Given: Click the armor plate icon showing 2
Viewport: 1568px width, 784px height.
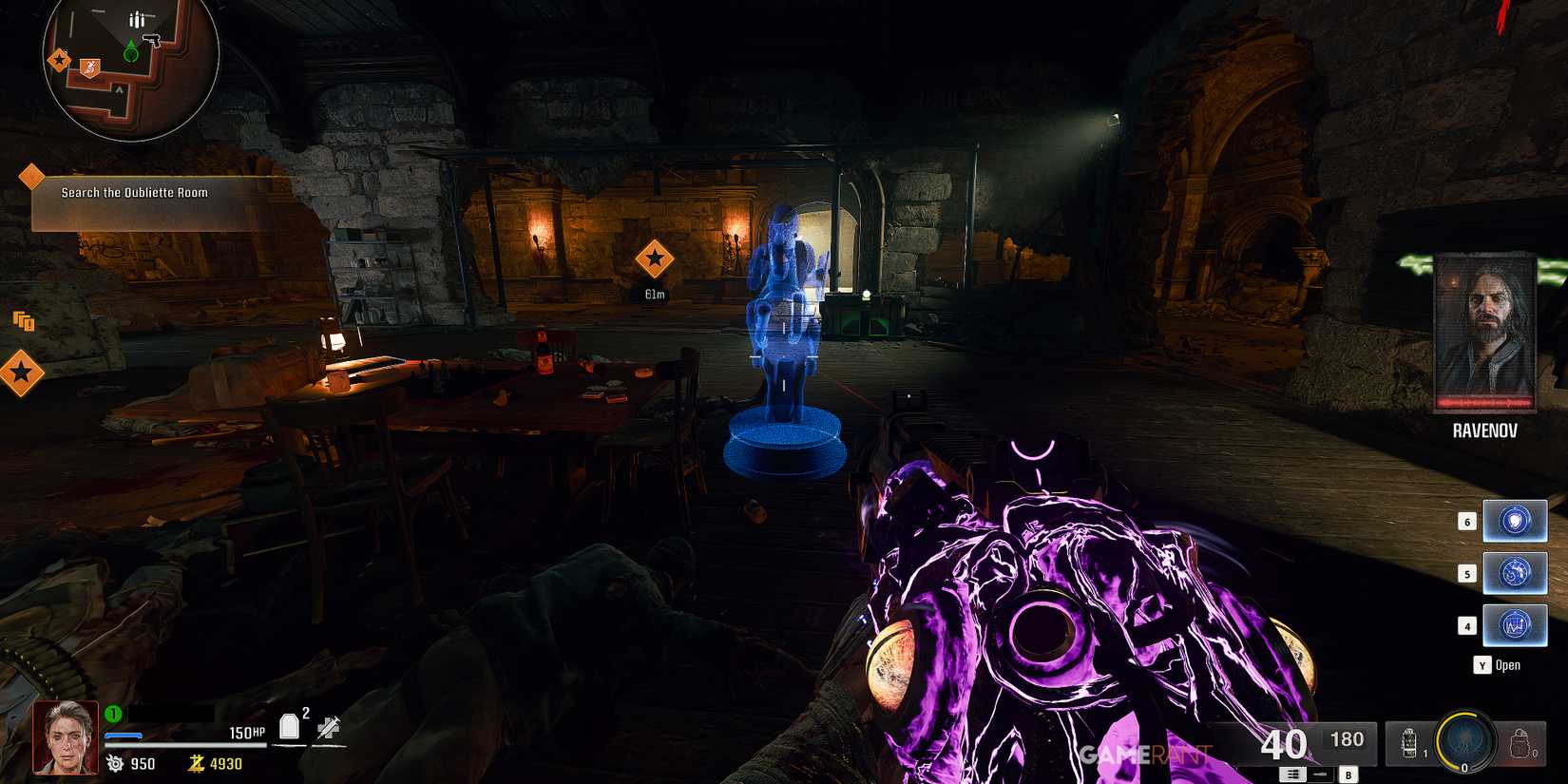Looking at the screenshot, I should [289, 724].
